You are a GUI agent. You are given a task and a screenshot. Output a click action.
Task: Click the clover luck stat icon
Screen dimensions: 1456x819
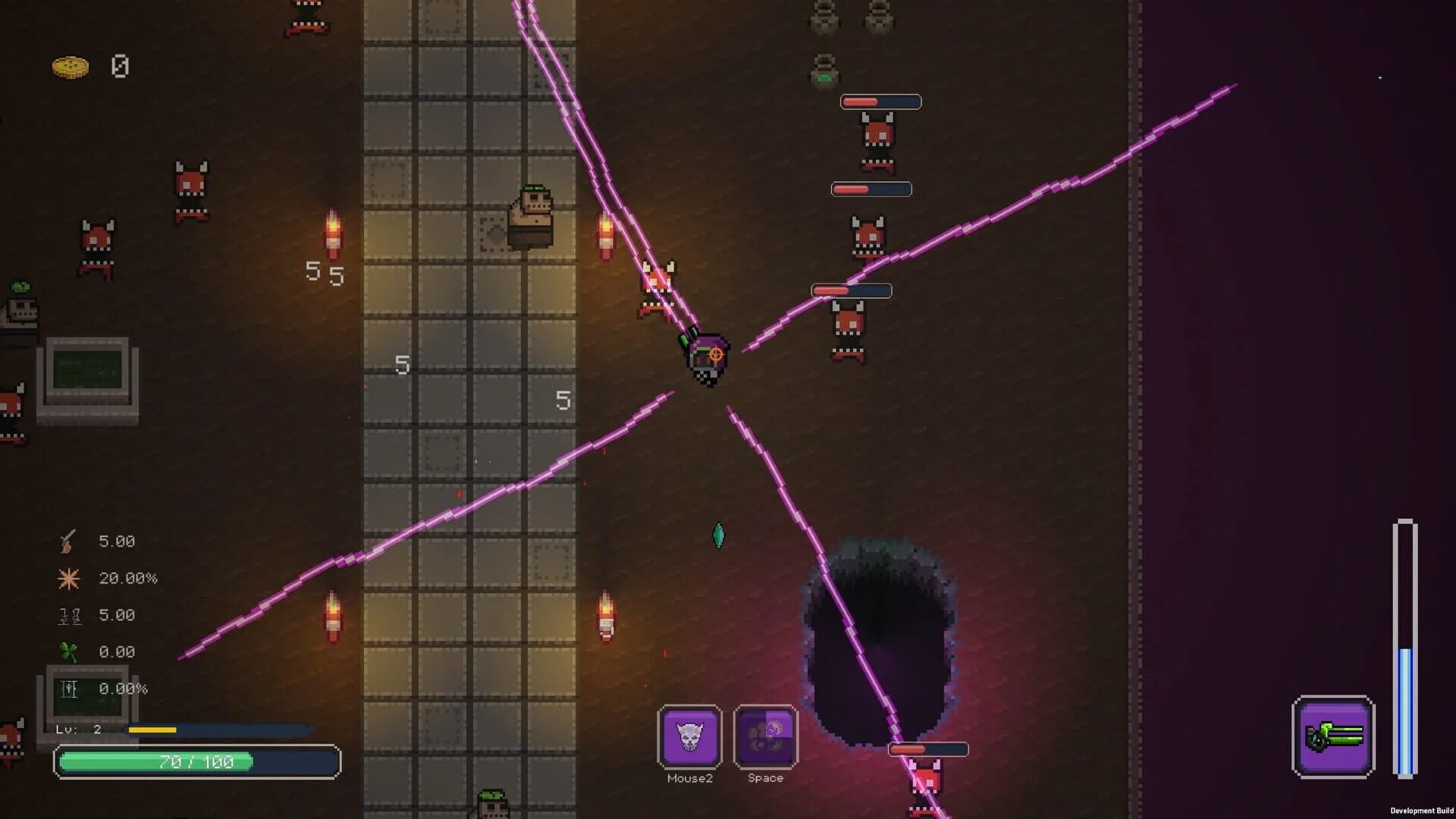68,651
